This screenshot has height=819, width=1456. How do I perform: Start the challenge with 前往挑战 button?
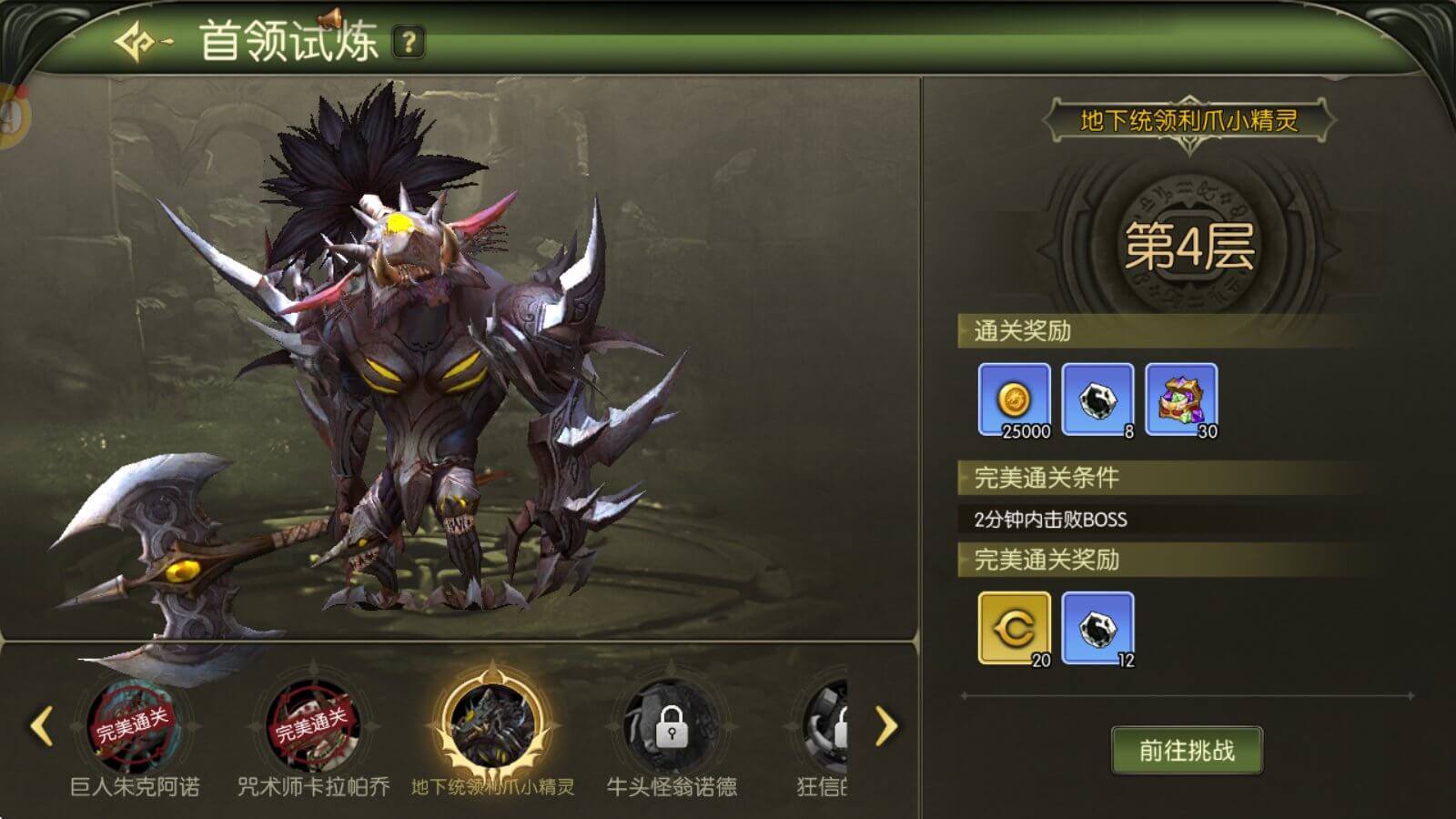[x=1187, y=751]
